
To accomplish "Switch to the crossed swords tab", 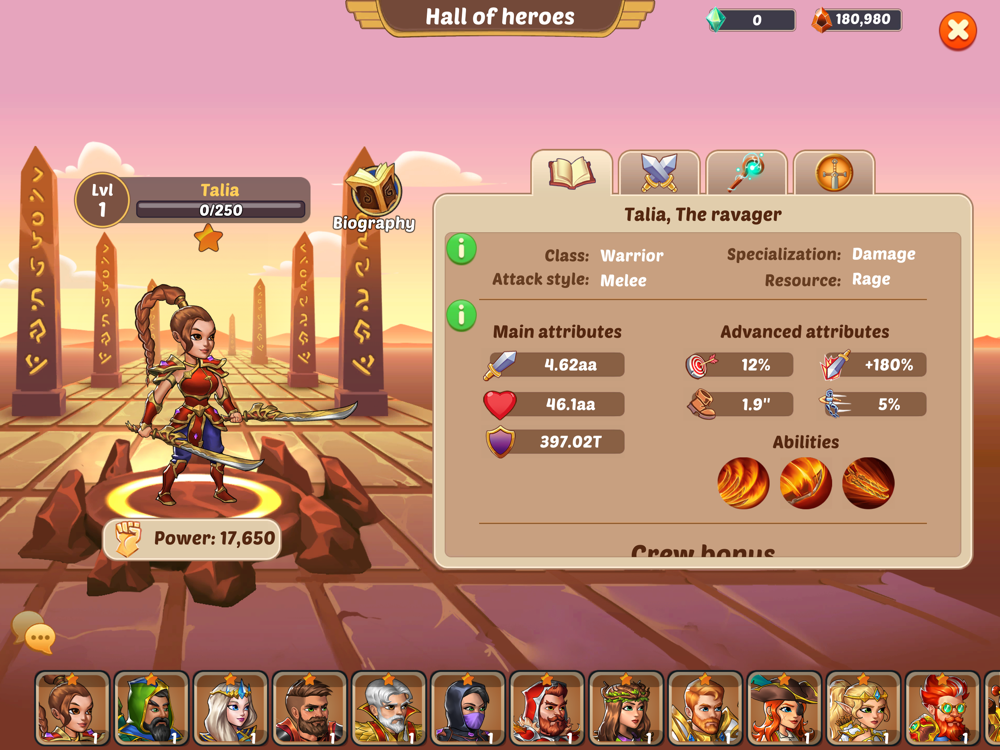I will click(659, 173).
